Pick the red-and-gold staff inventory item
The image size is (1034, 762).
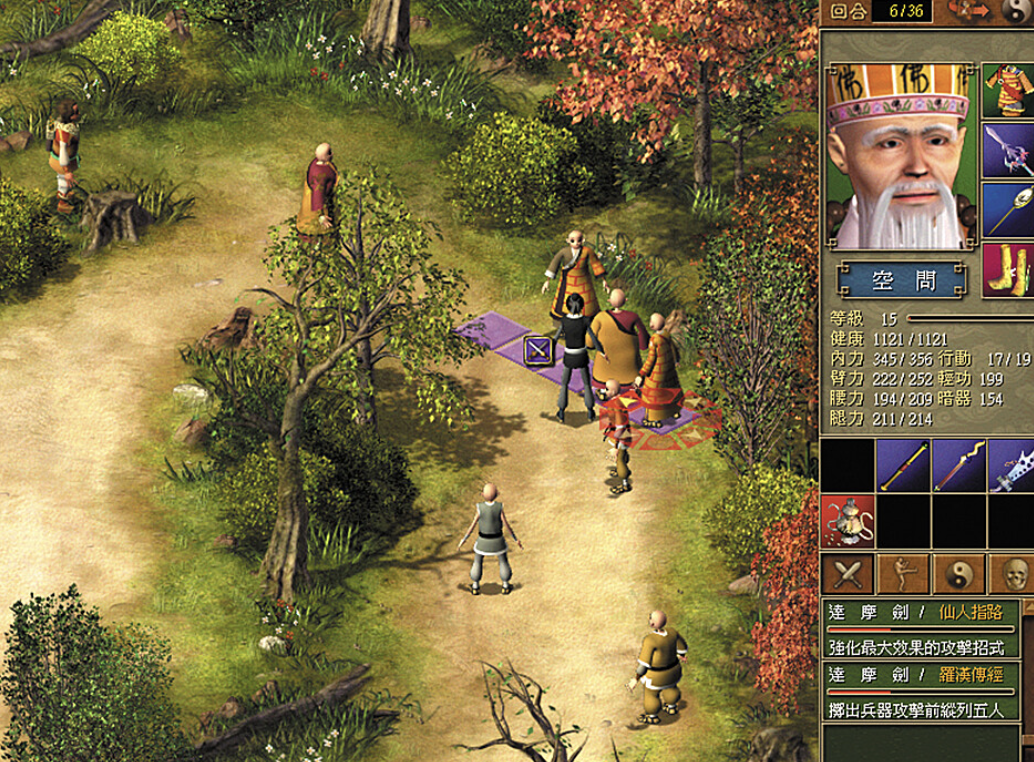[x=903, y=466]
